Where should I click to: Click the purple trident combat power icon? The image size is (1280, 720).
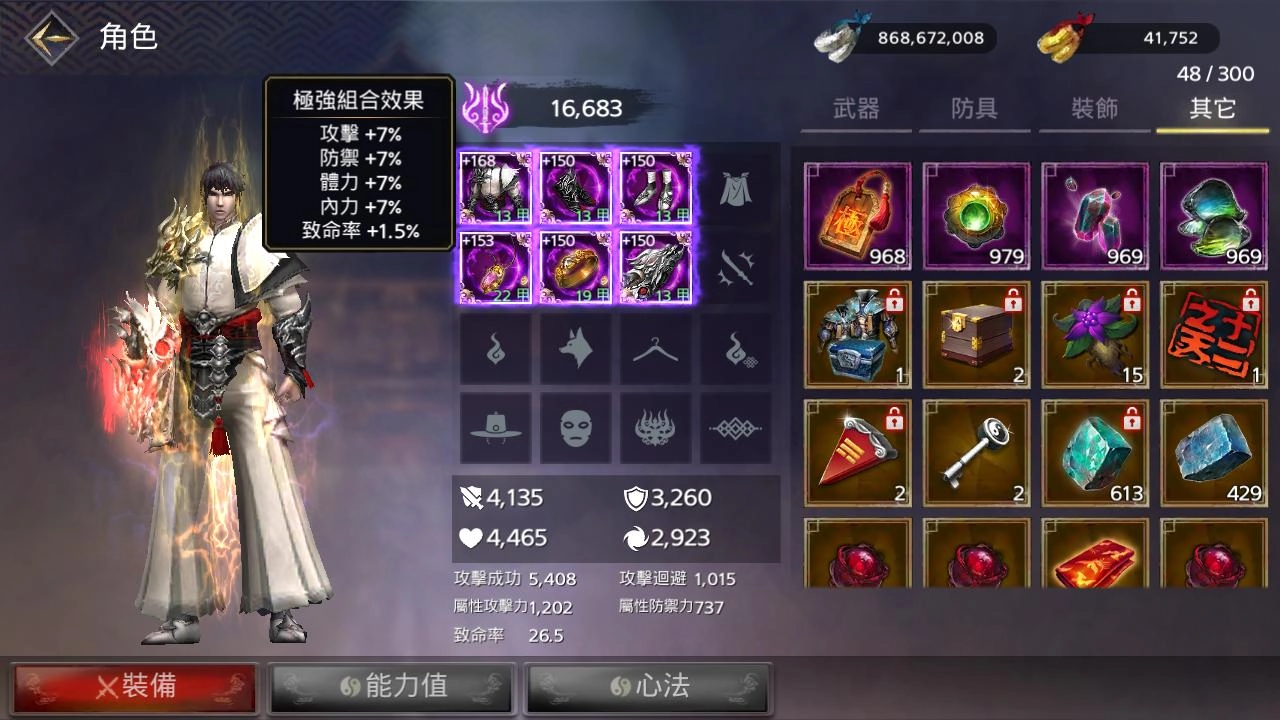click(x=487, y=104)
